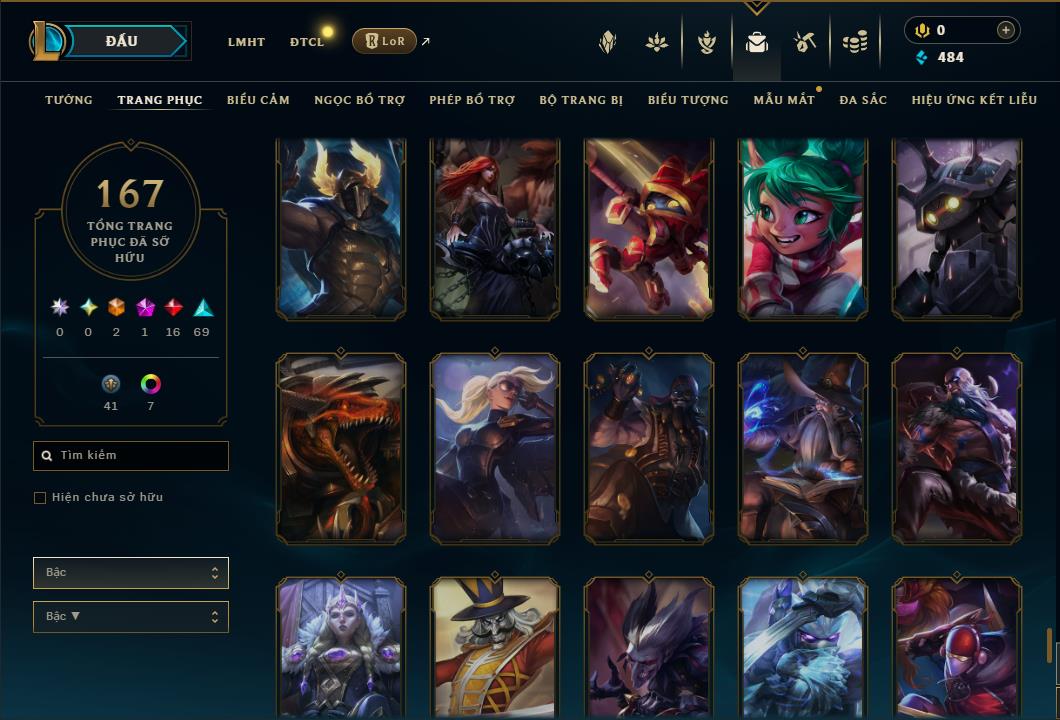The height and width of the screenshot is (720, 1060).
Task: Click the ĐẤU play button
Action: [122, 41]
